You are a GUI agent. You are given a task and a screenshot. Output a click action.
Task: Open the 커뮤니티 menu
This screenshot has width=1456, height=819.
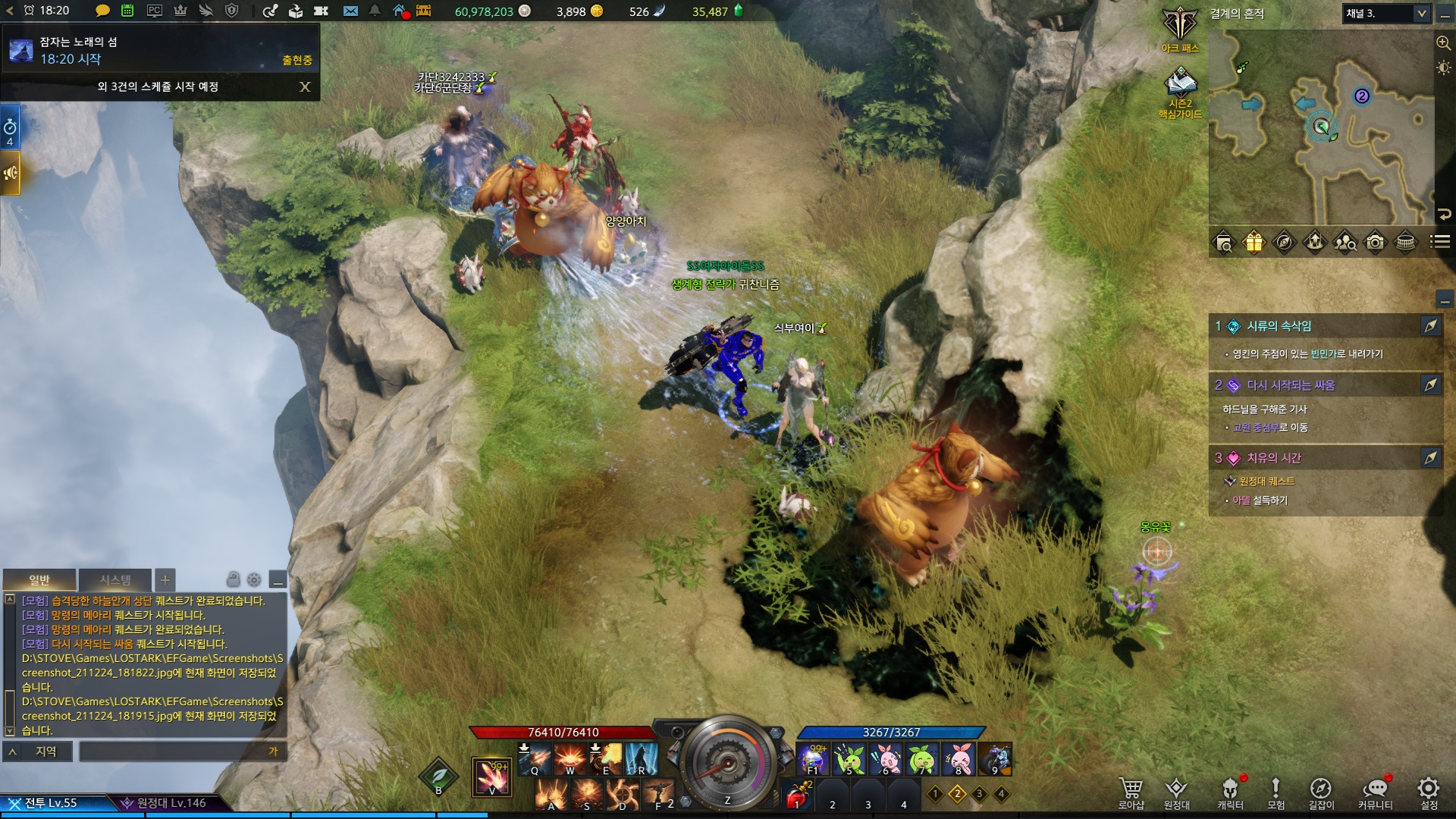[x=1375, y=792]
